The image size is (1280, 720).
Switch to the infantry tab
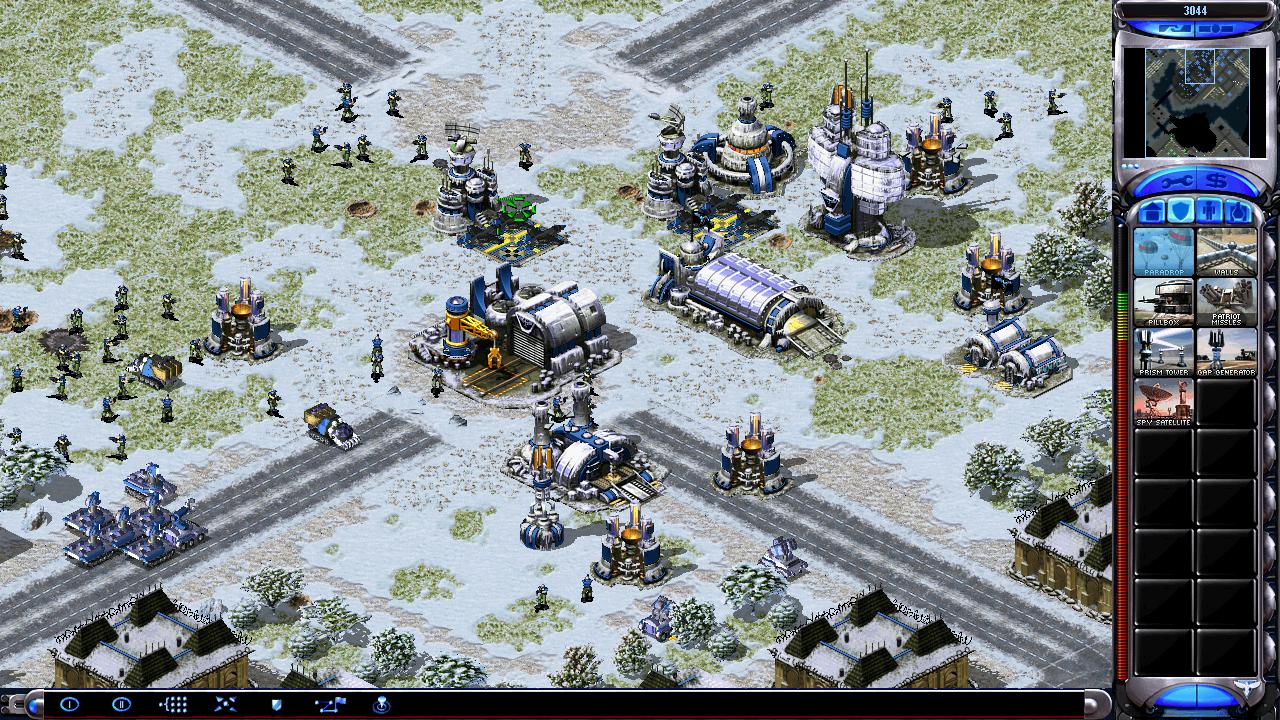tap(1209, 211)
